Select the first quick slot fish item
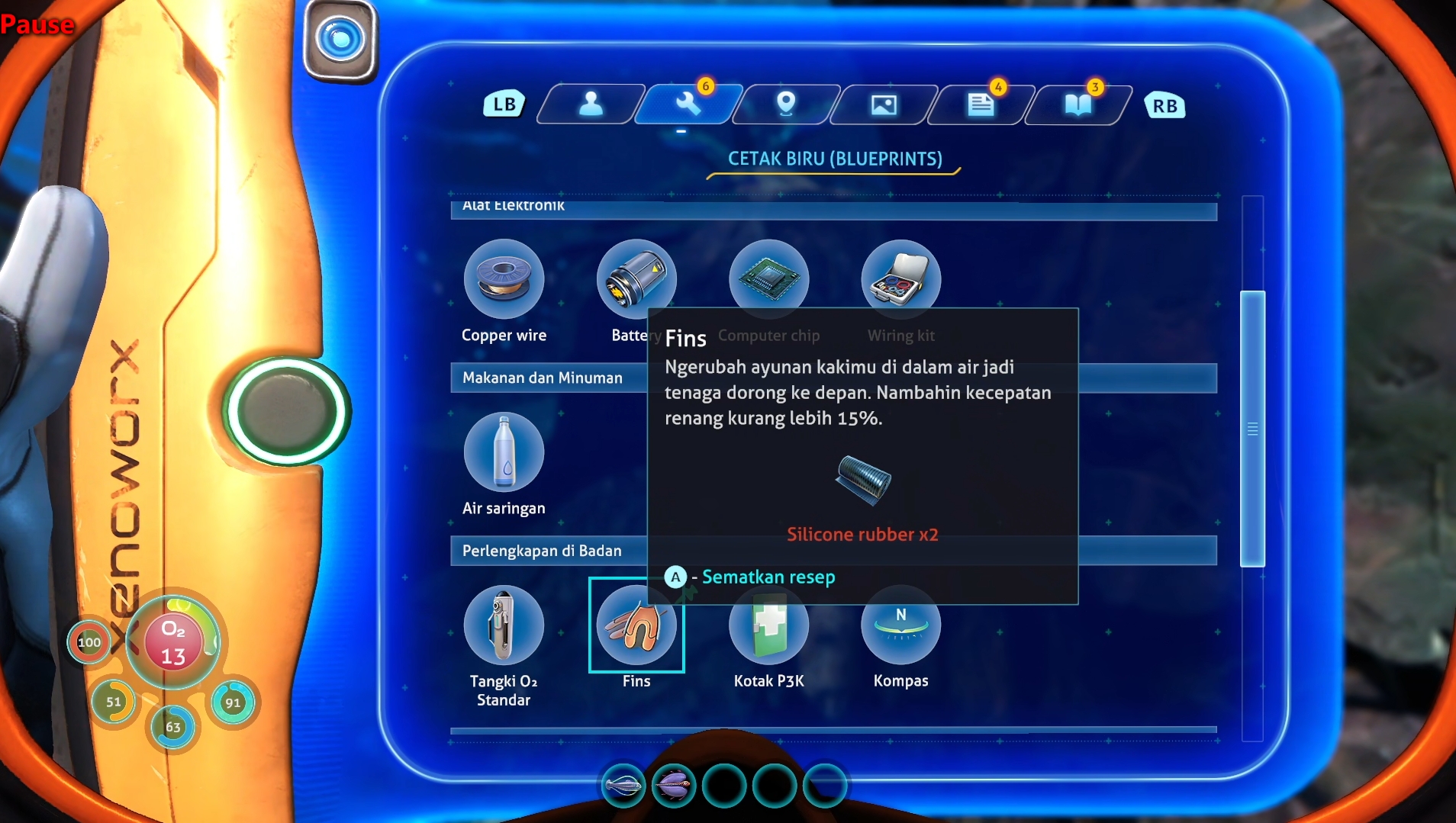Screen dimensions: 1456x823 pos(623,785)
